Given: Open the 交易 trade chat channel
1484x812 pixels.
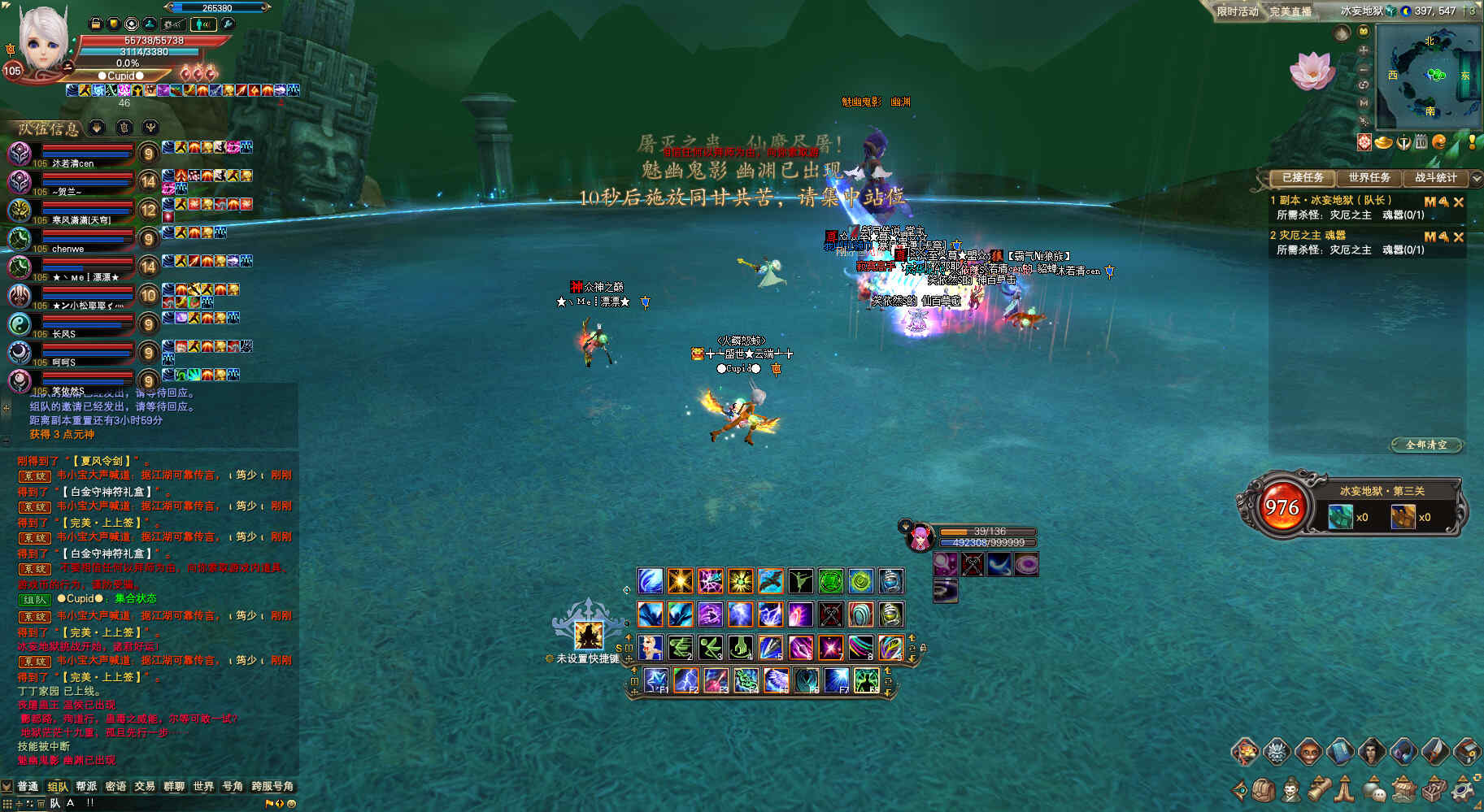Looking at the screenshot, I should pyautogui.click(x=145, y=786).
